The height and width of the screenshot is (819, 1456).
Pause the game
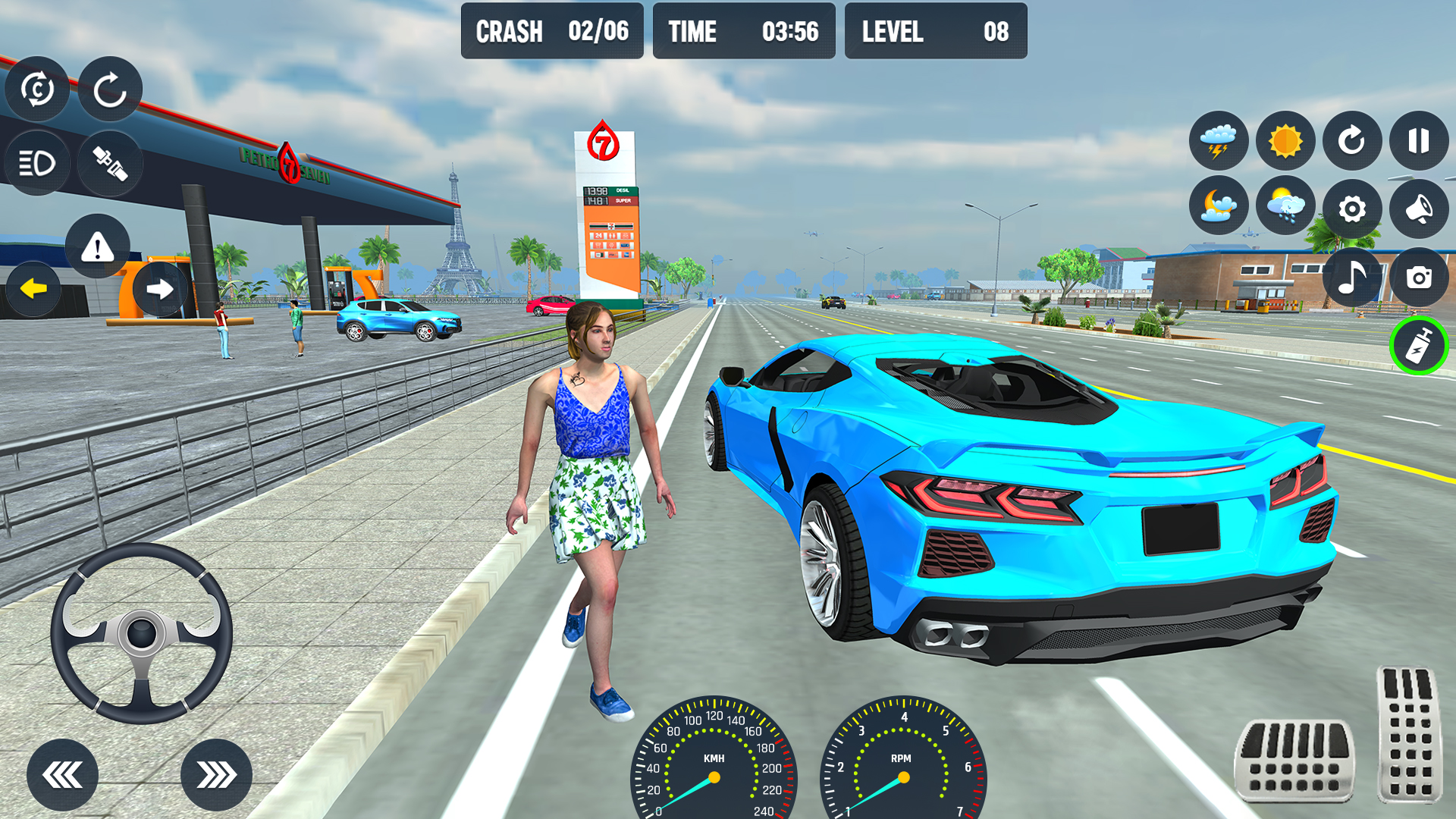click(1419, 141)
